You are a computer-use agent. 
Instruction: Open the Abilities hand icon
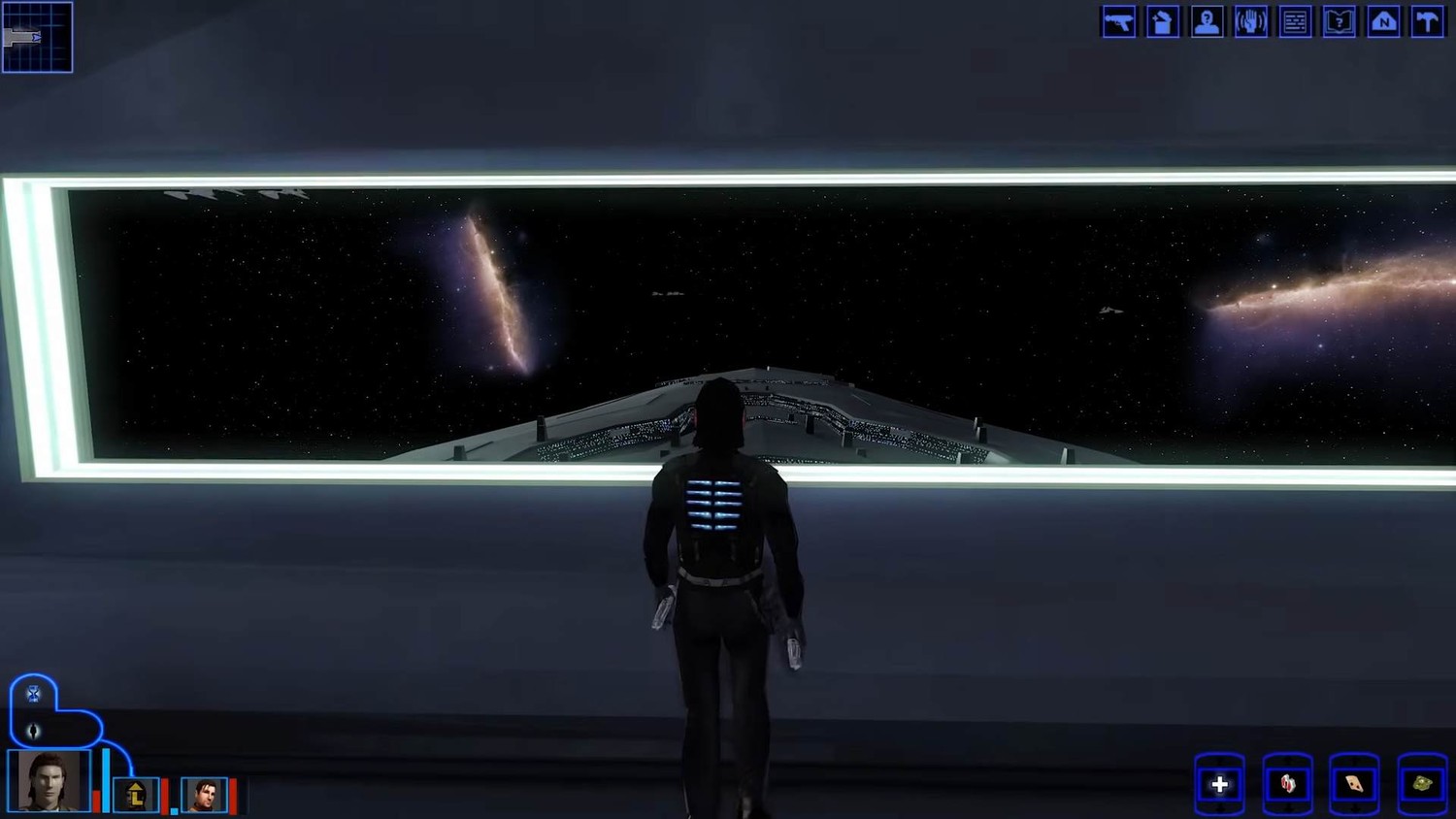pyautogui.click(x=1251, y=21)
